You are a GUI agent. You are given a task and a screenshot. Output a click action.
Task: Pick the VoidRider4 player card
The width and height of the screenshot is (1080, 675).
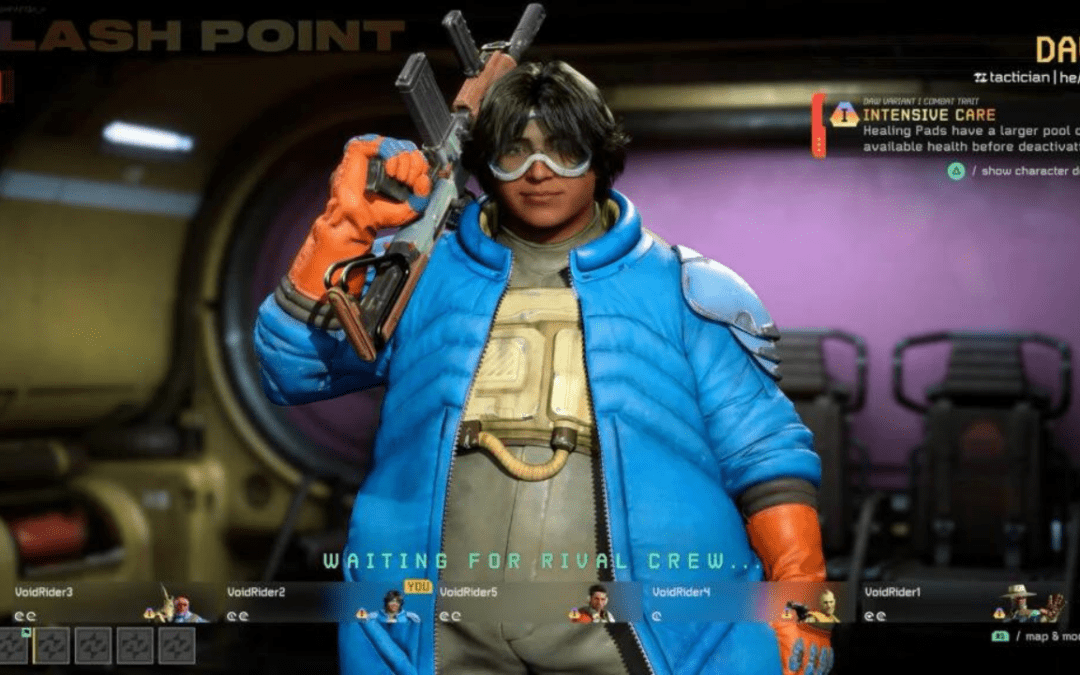[746, 603]
